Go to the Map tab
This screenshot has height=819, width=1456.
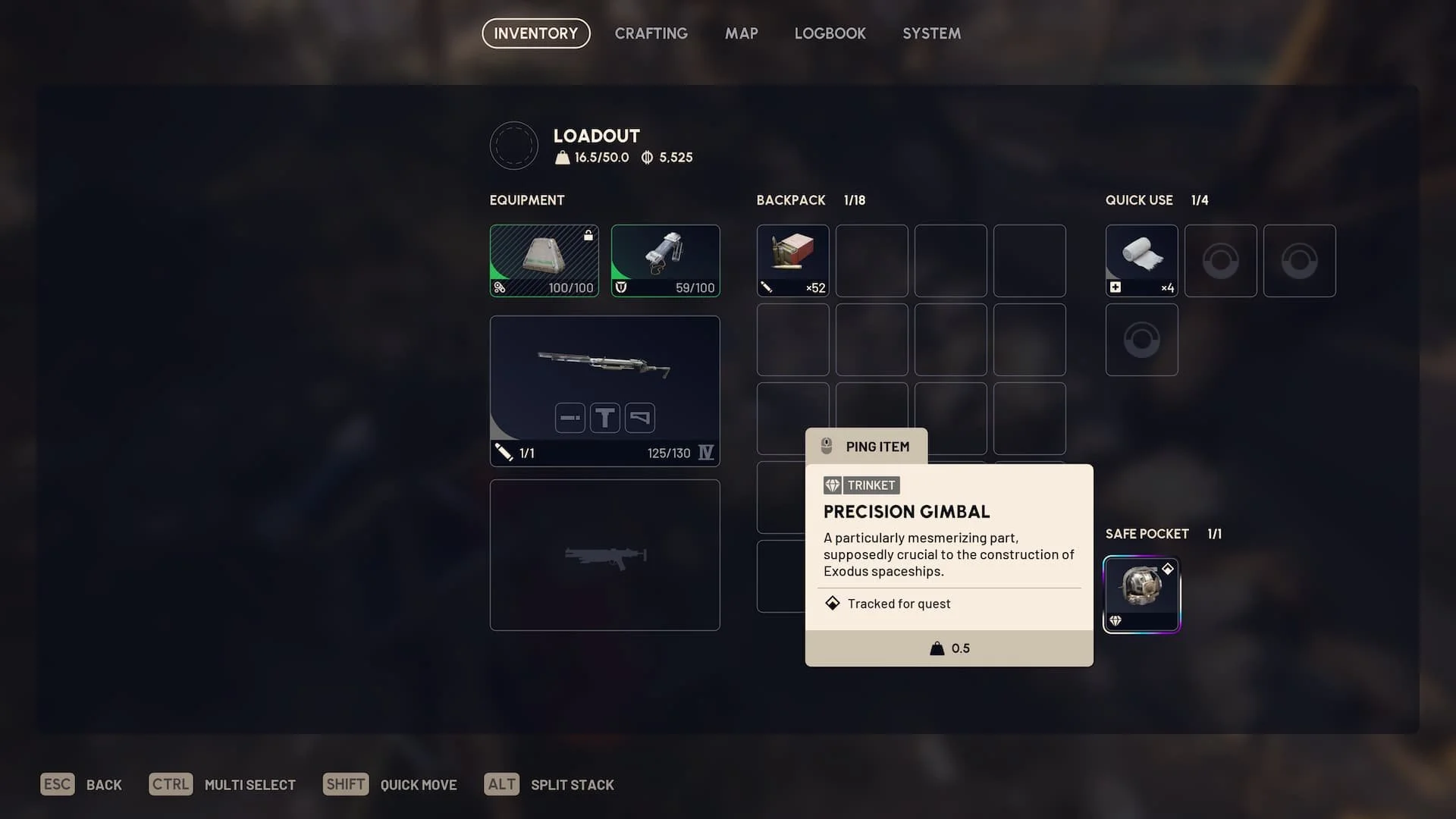(741, 33)
